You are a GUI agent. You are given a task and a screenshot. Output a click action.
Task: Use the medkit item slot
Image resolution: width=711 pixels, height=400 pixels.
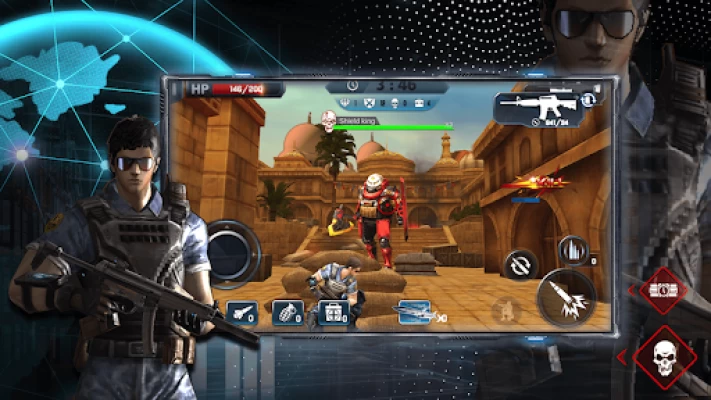click(331, 314)
